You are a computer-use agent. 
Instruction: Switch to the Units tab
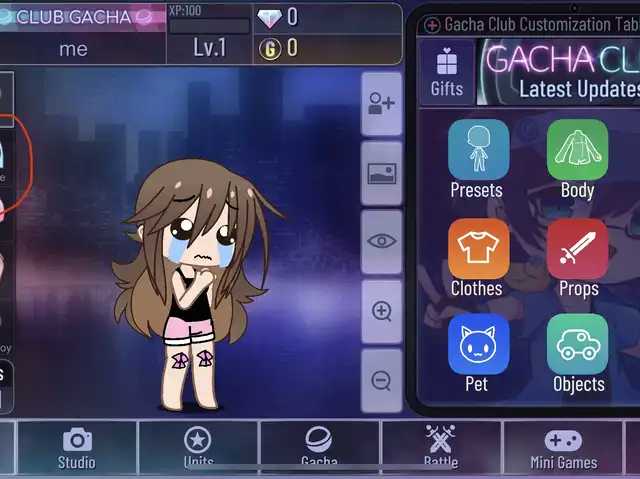tap(198, 448)
